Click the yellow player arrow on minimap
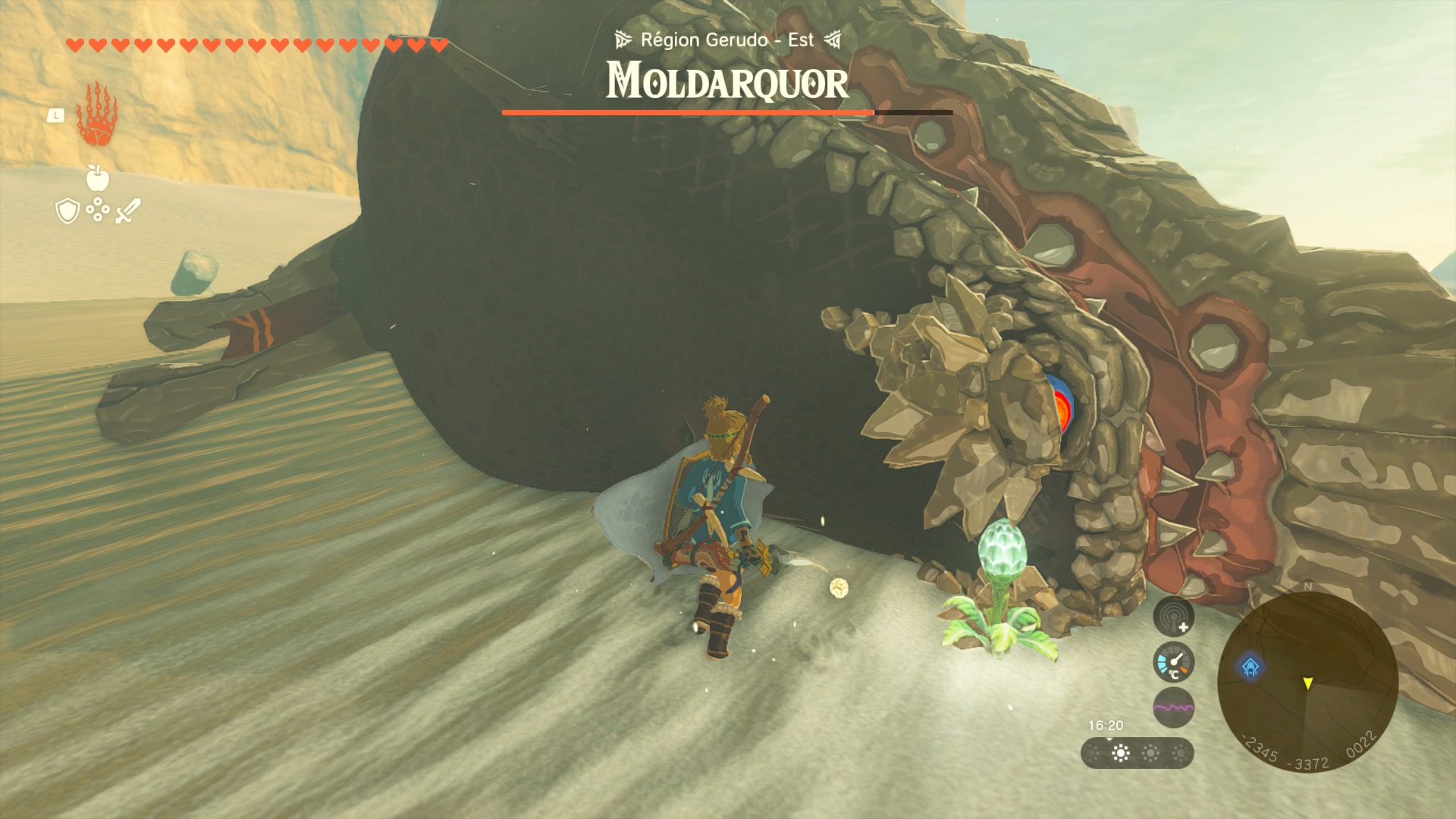 pos(1308,684)
